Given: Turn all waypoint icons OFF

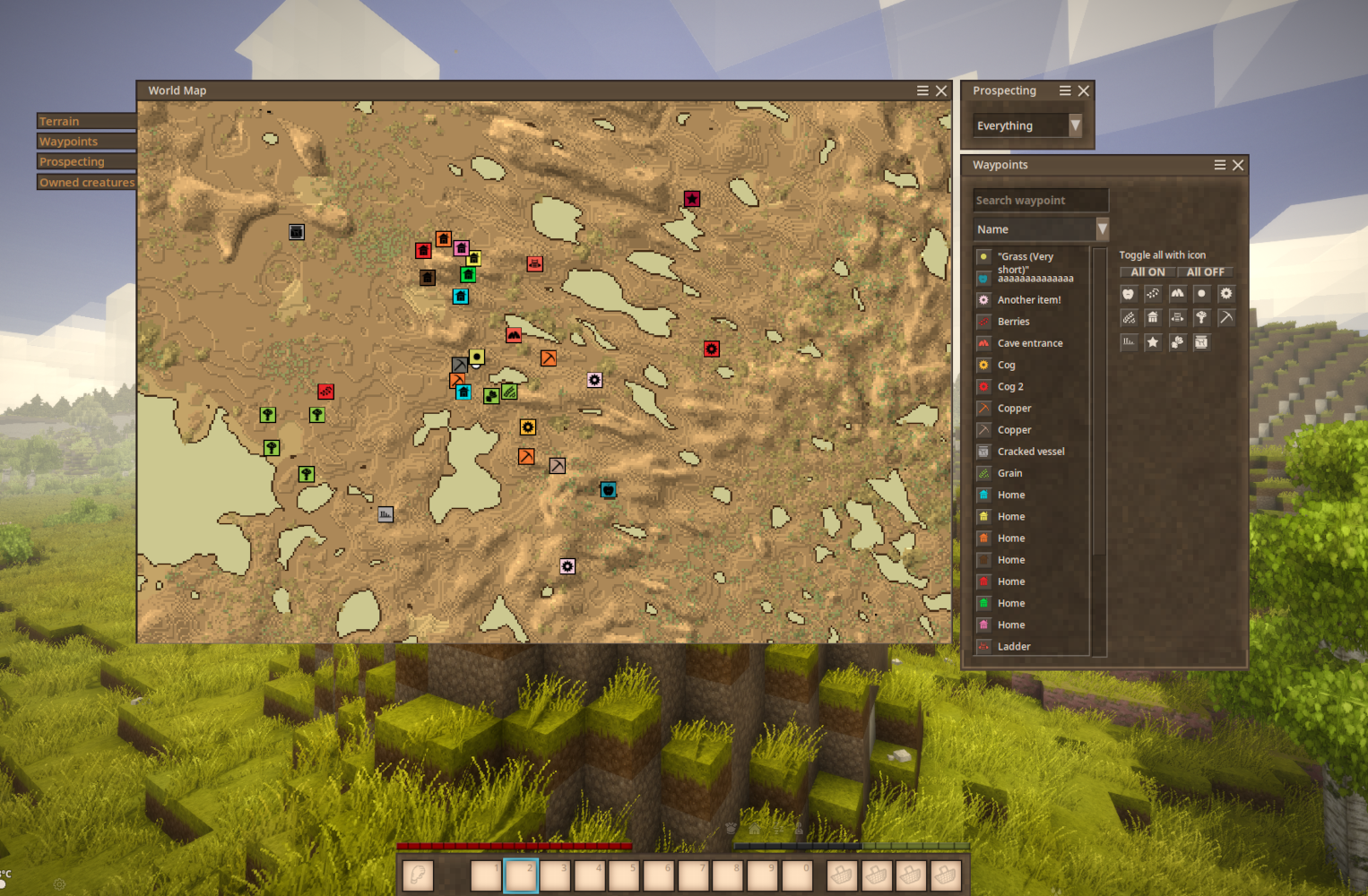Looking at the screenshot, I should click(1205, 271).
